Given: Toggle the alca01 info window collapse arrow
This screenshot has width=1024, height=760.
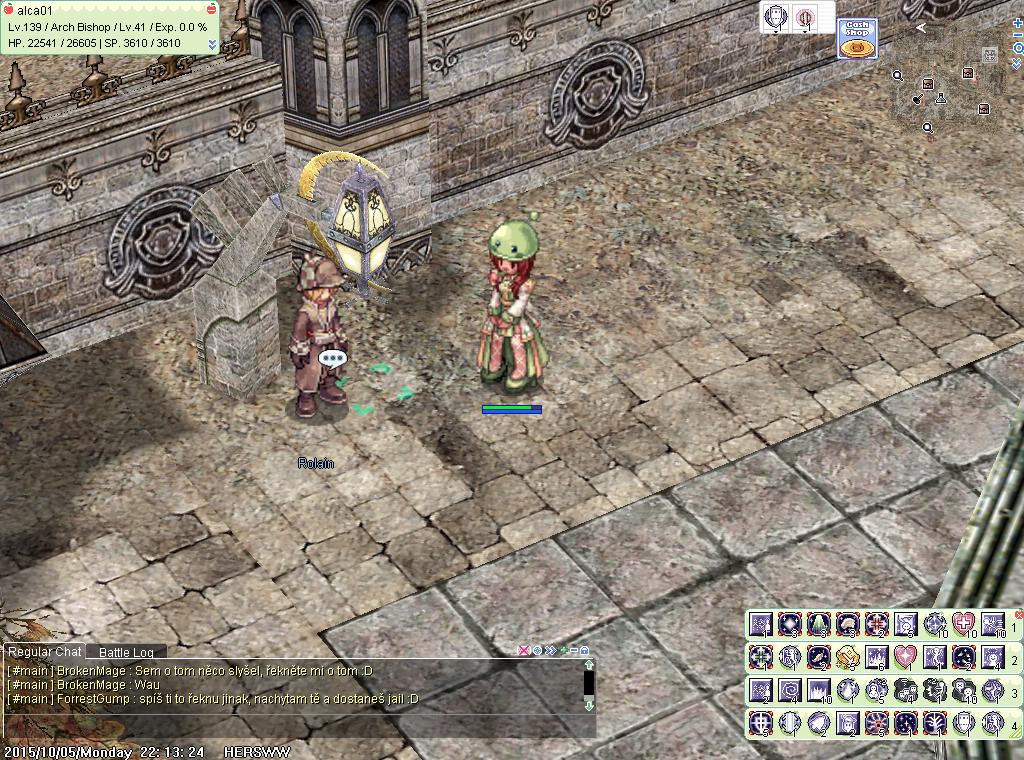Looking at the screenshot, I should click(212, 44).
